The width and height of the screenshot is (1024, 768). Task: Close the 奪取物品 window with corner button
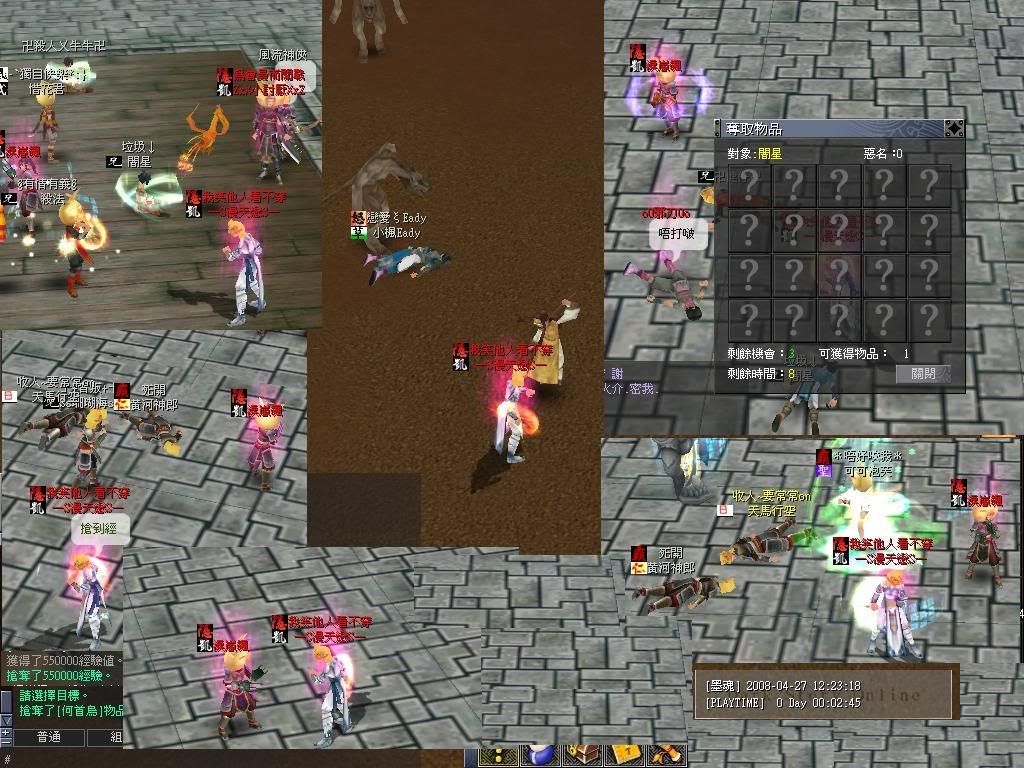pyautogui.click(x=954, y=128)
